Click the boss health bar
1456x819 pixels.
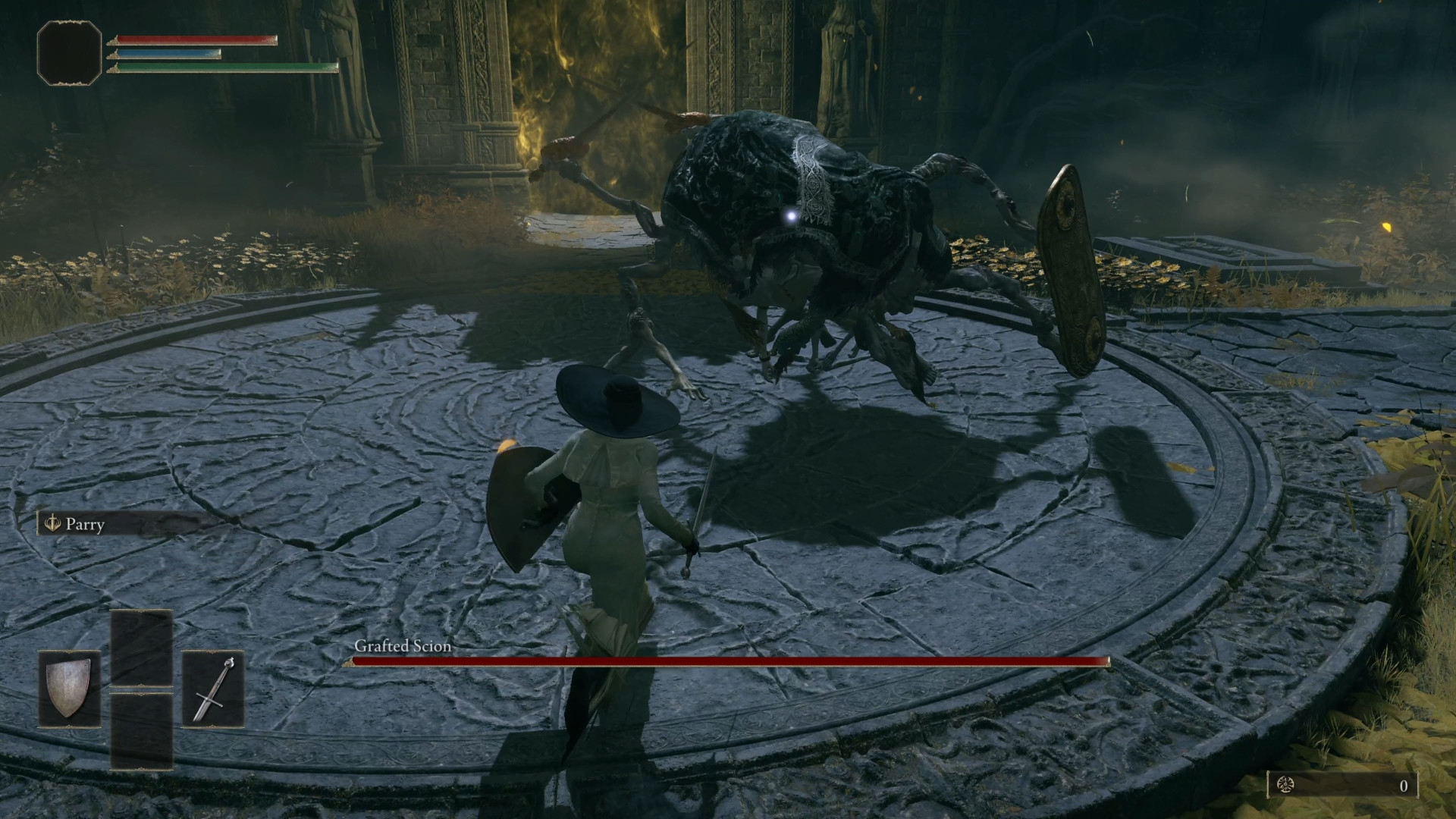(x=728, y=664)
